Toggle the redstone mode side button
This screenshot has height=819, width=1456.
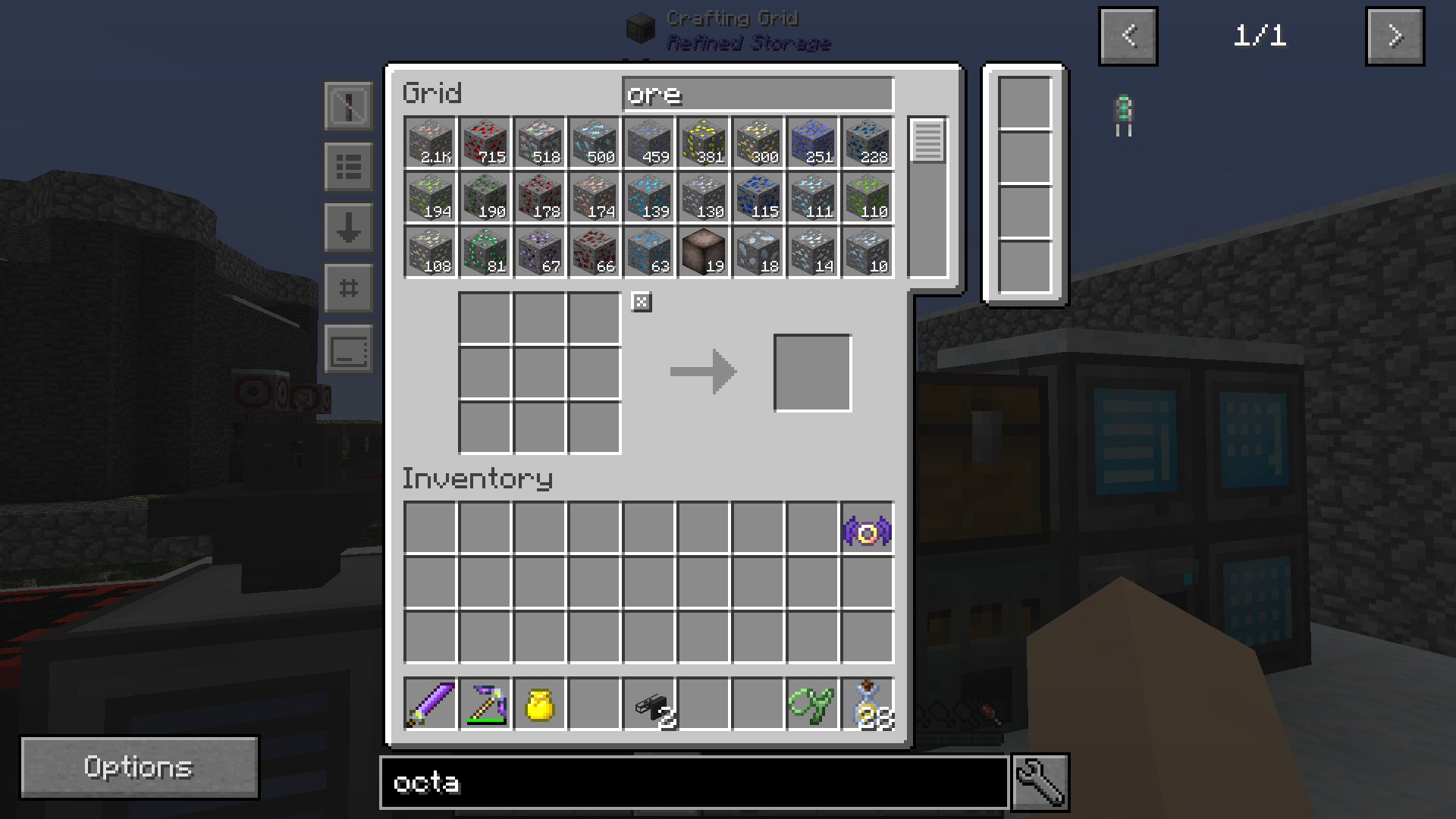tap(348, 106)
